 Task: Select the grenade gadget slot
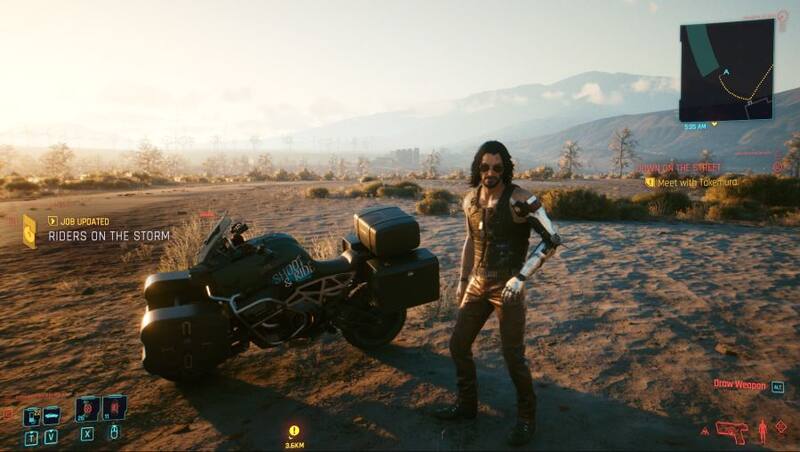point(114,408)
